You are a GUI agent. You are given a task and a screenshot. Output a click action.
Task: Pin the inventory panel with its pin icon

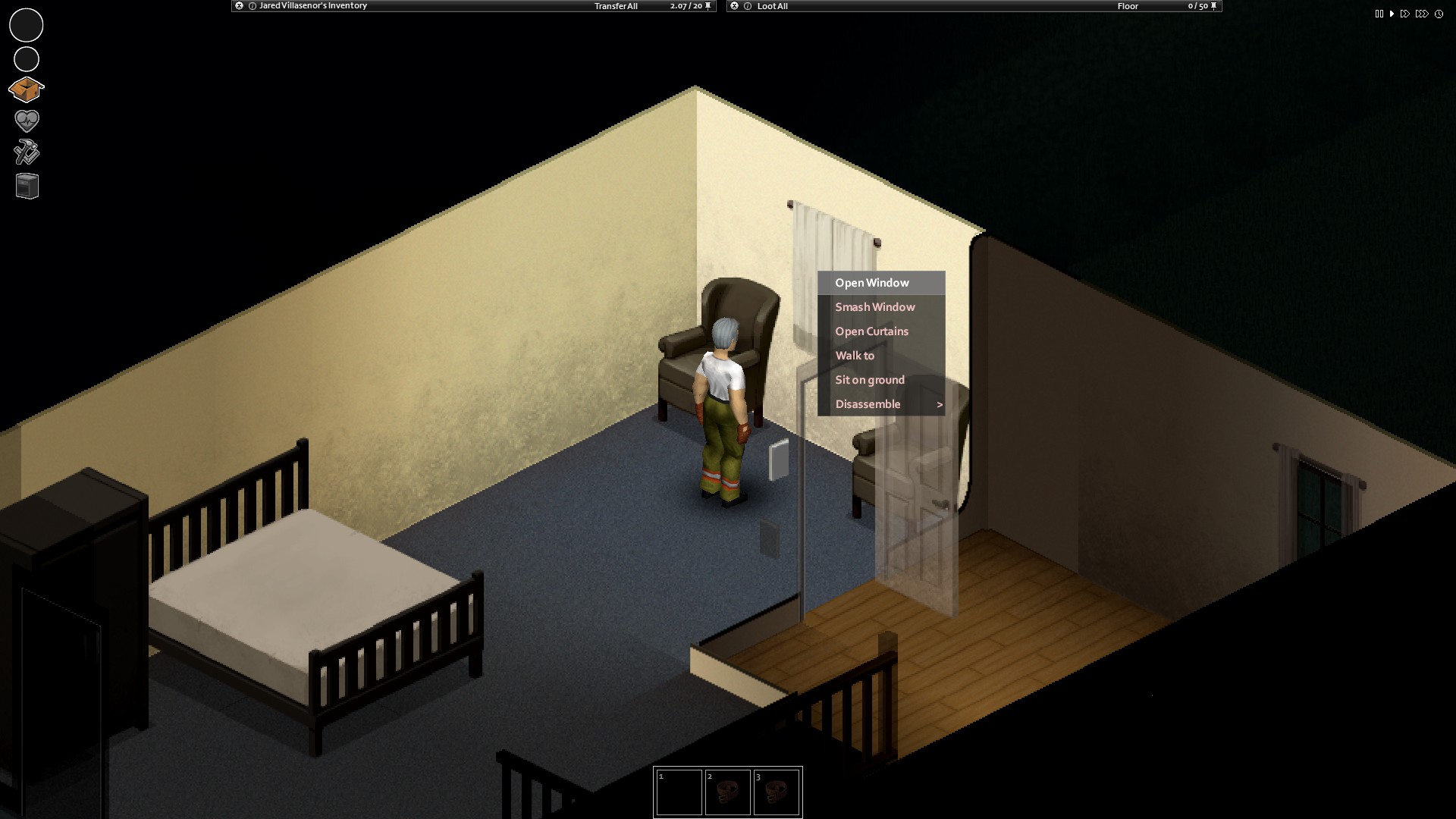click(x=708, y=6)
